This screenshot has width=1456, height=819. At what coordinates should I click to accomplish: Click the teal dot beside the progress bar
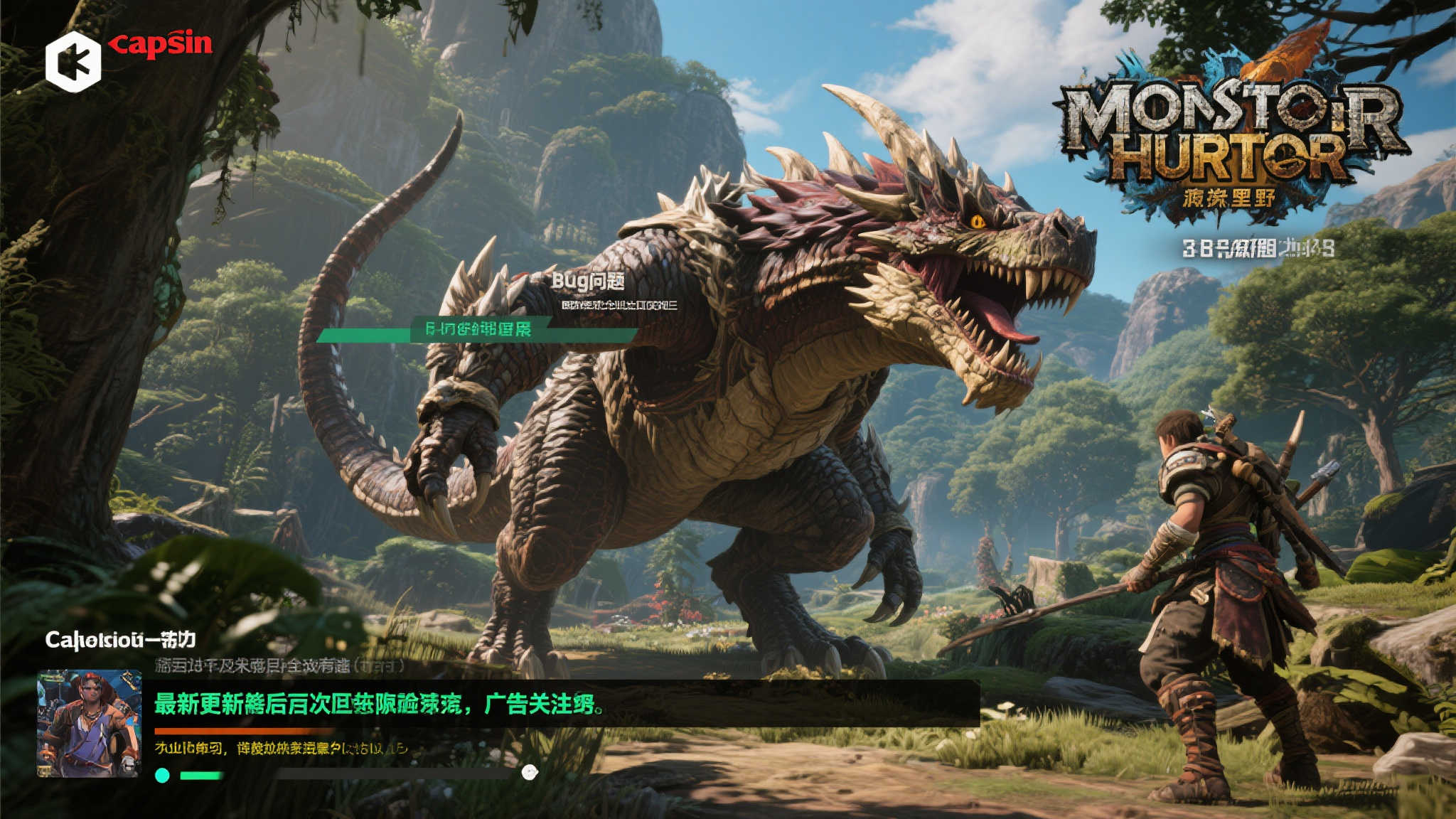[162, 775]
